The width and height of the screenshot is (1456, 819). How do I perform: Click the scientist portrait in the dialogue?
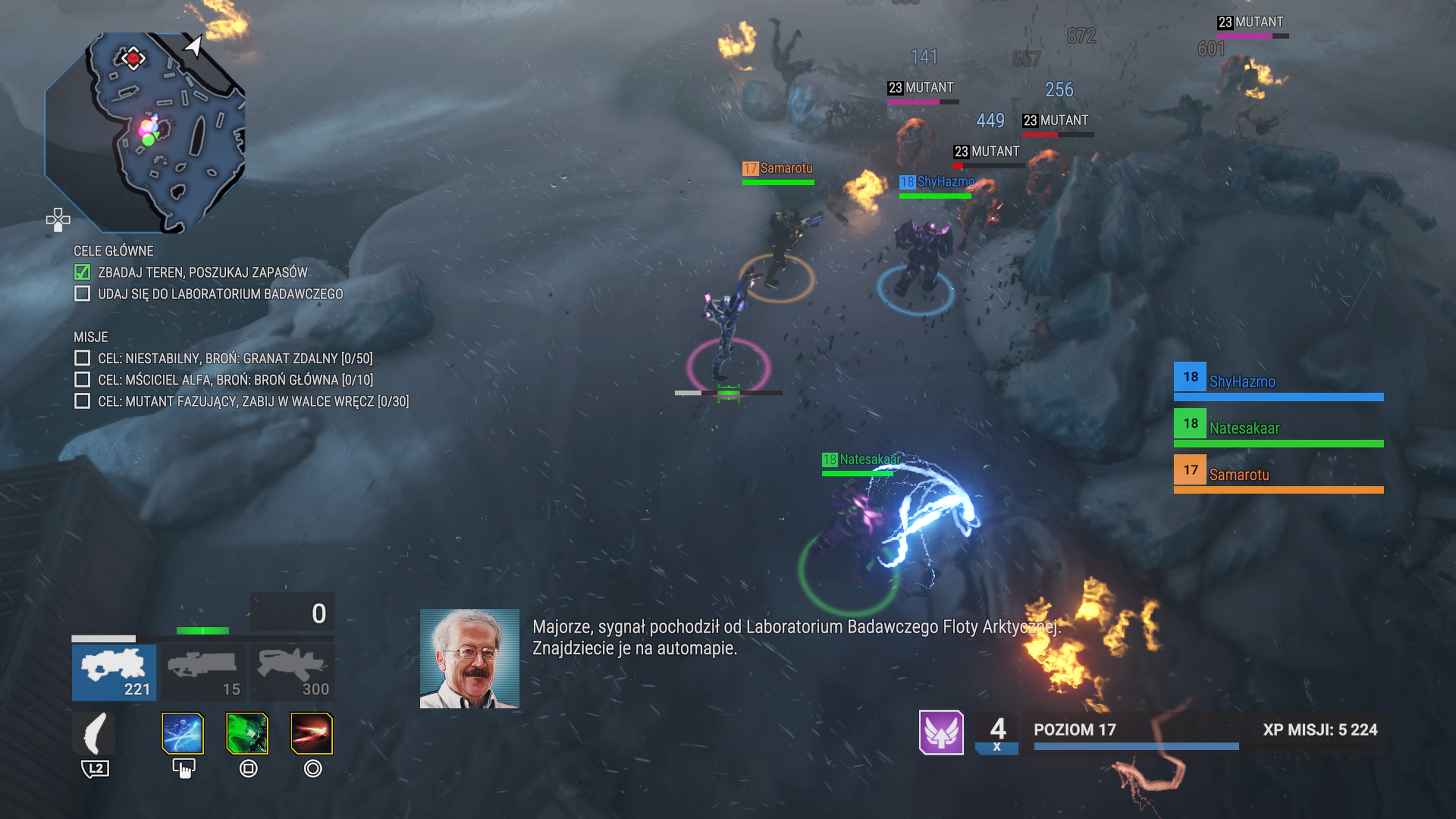(x=469, y=659)
